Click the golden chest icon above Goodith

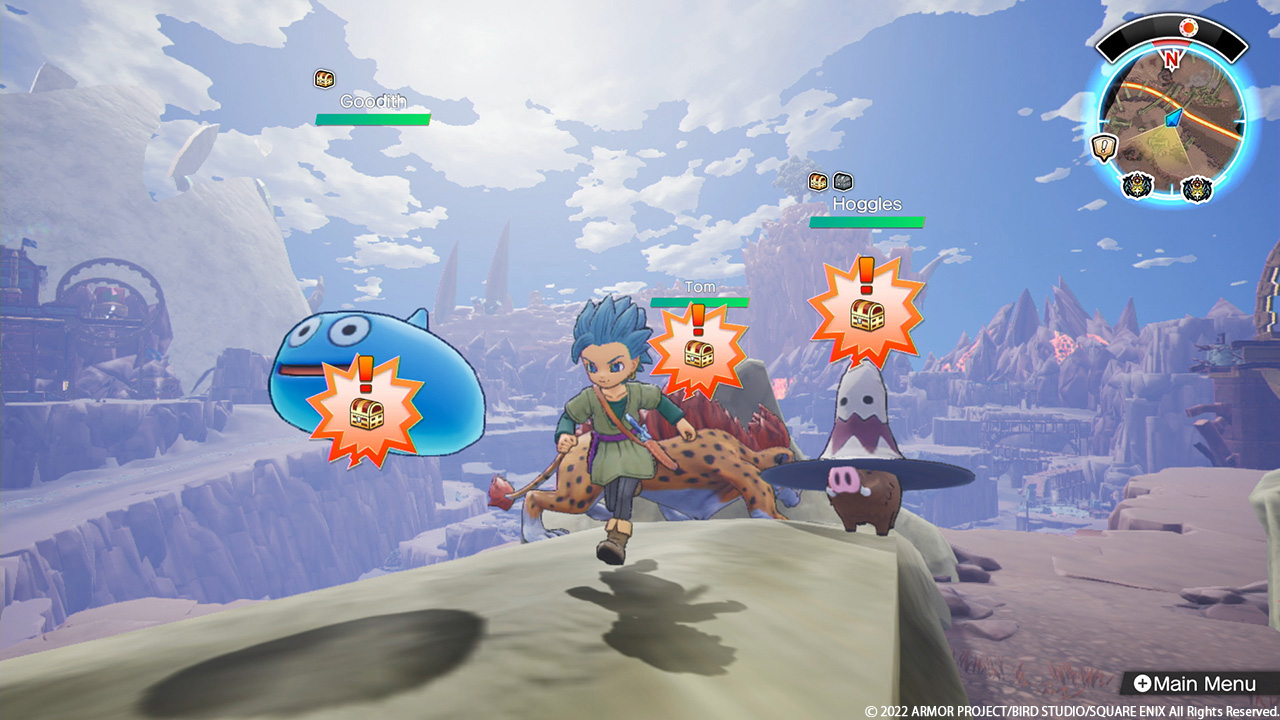(323, 79)
